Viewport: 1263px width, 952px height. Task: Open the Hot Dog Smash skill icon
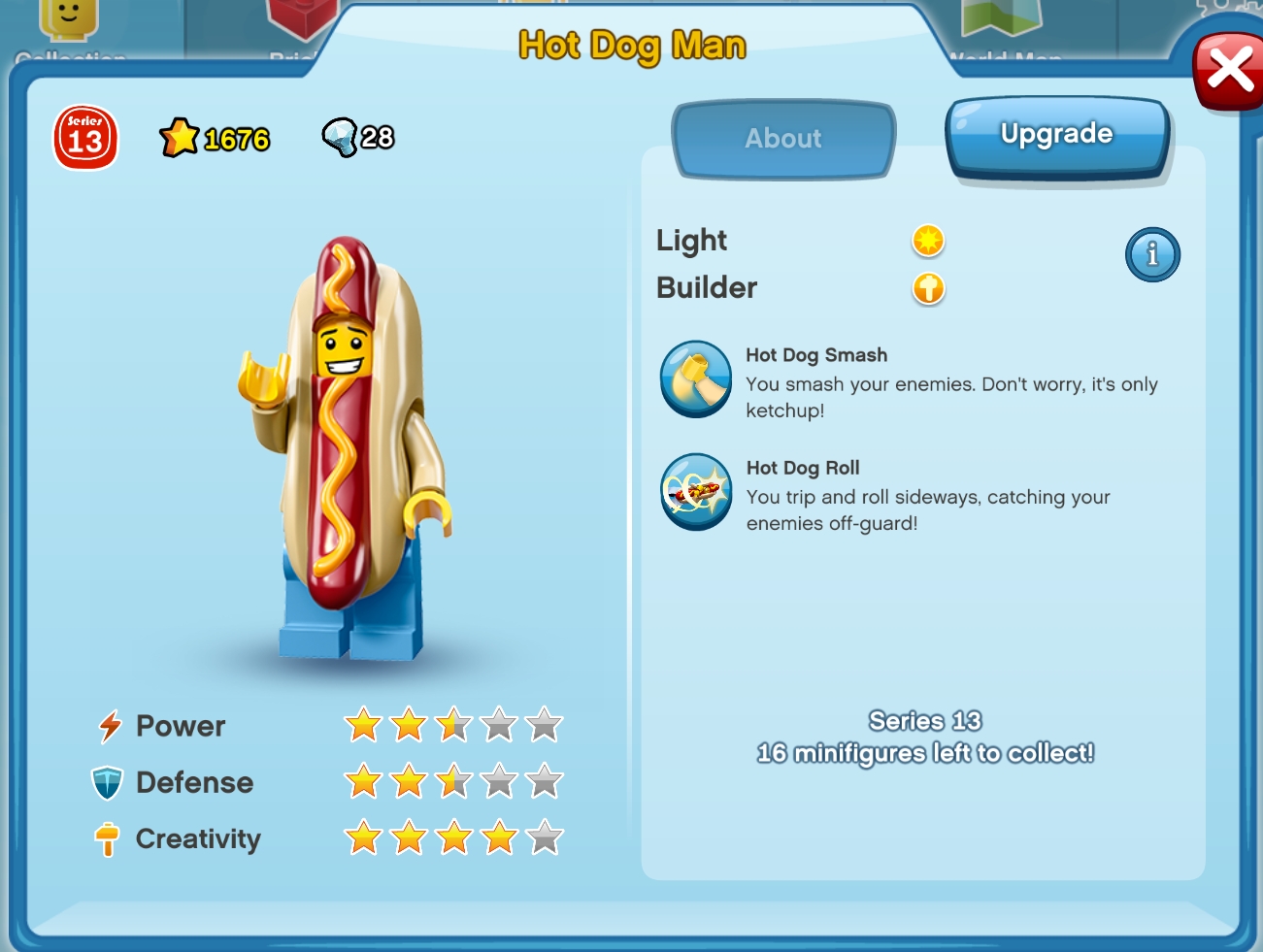coord(696,379)
